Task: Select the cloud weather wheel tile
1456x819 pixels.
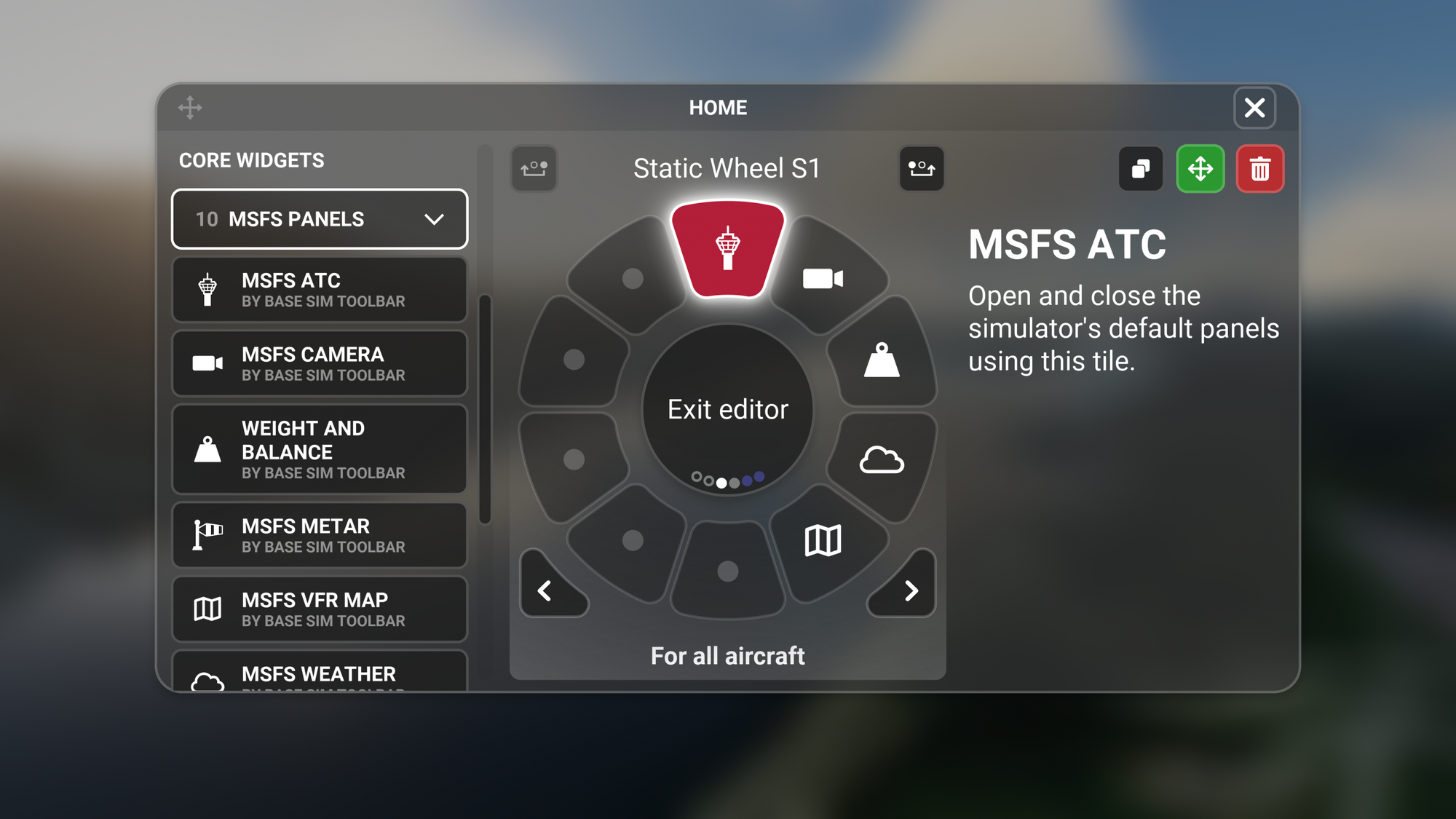Action: click(x=882, y=460)
